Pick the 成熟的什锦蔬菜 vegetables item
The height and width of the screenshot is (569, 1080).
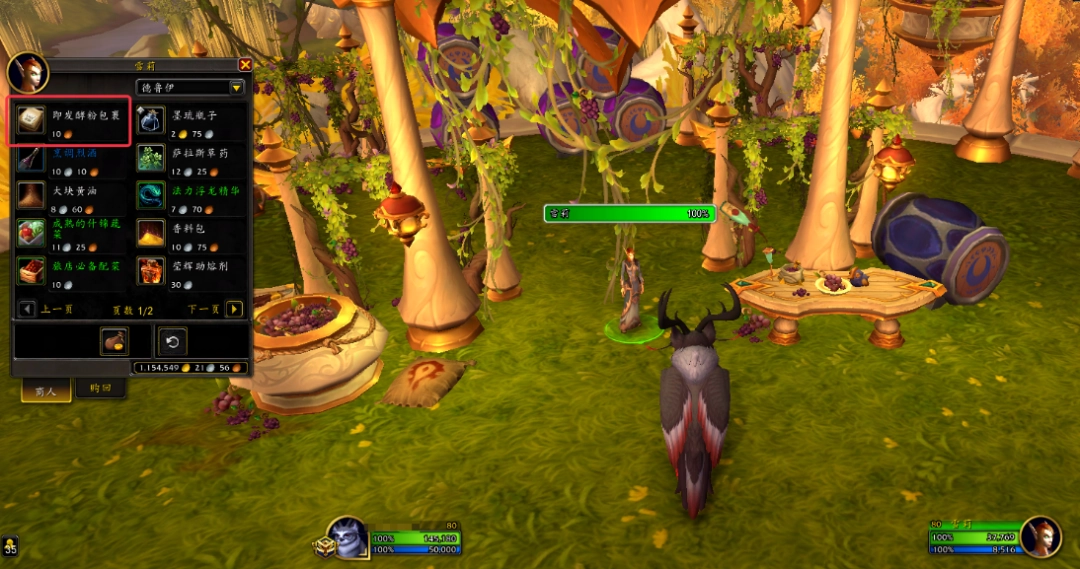pyautogui.click(x=31, y=233)
